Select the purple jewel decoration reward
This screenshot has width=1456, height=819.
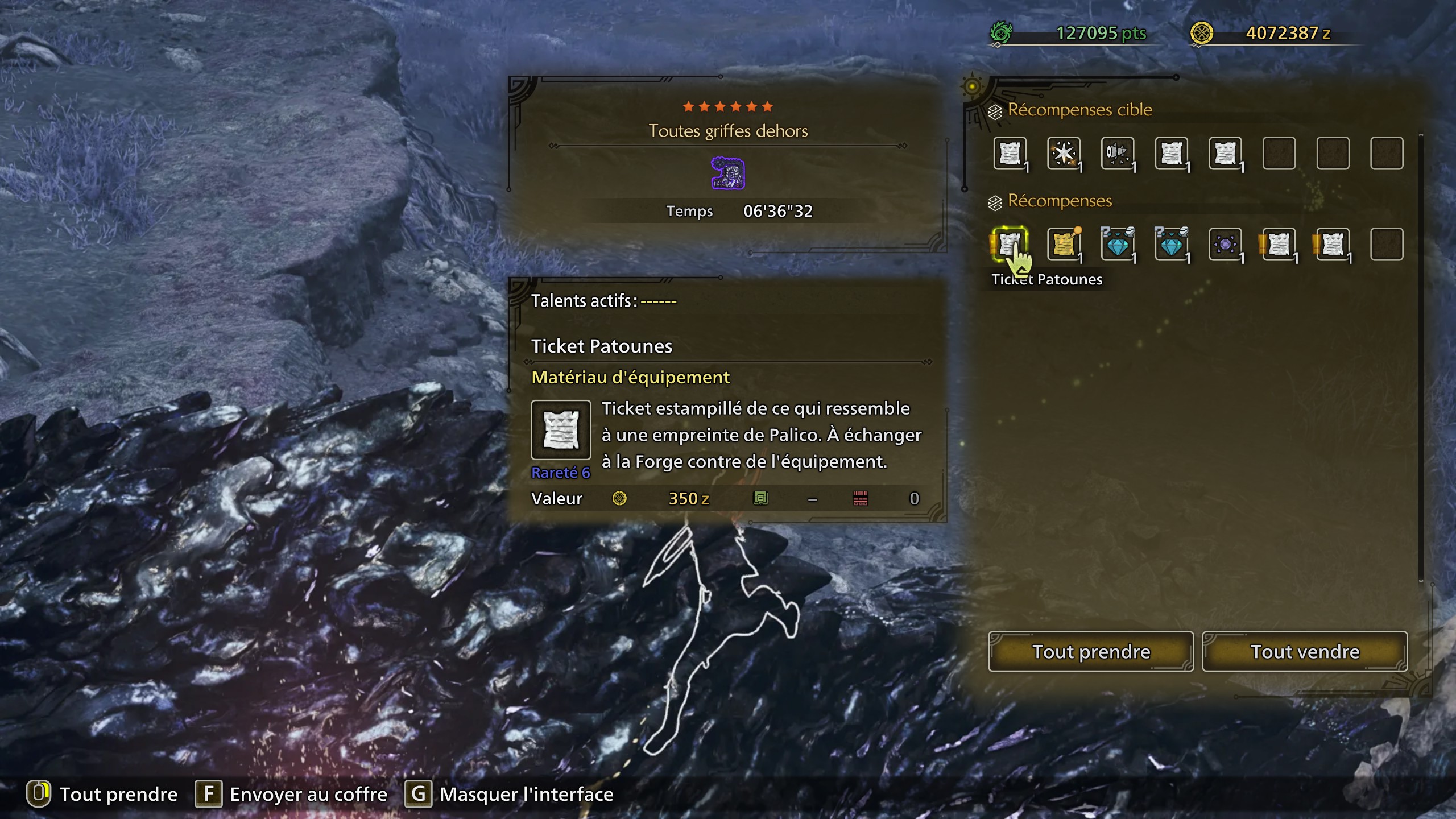1227,243
